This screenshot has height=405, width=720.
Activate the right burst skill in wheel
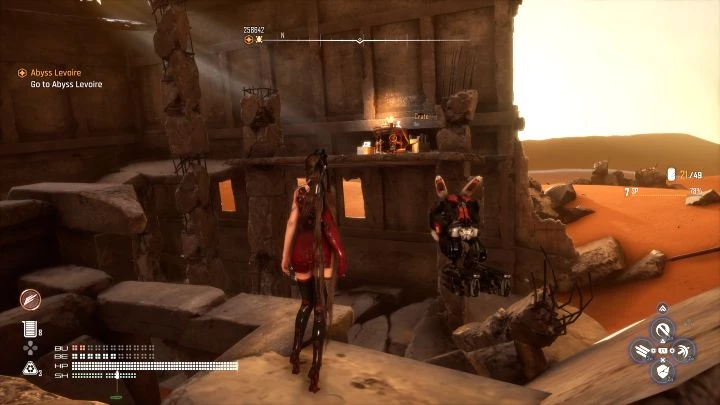[683, 350]
